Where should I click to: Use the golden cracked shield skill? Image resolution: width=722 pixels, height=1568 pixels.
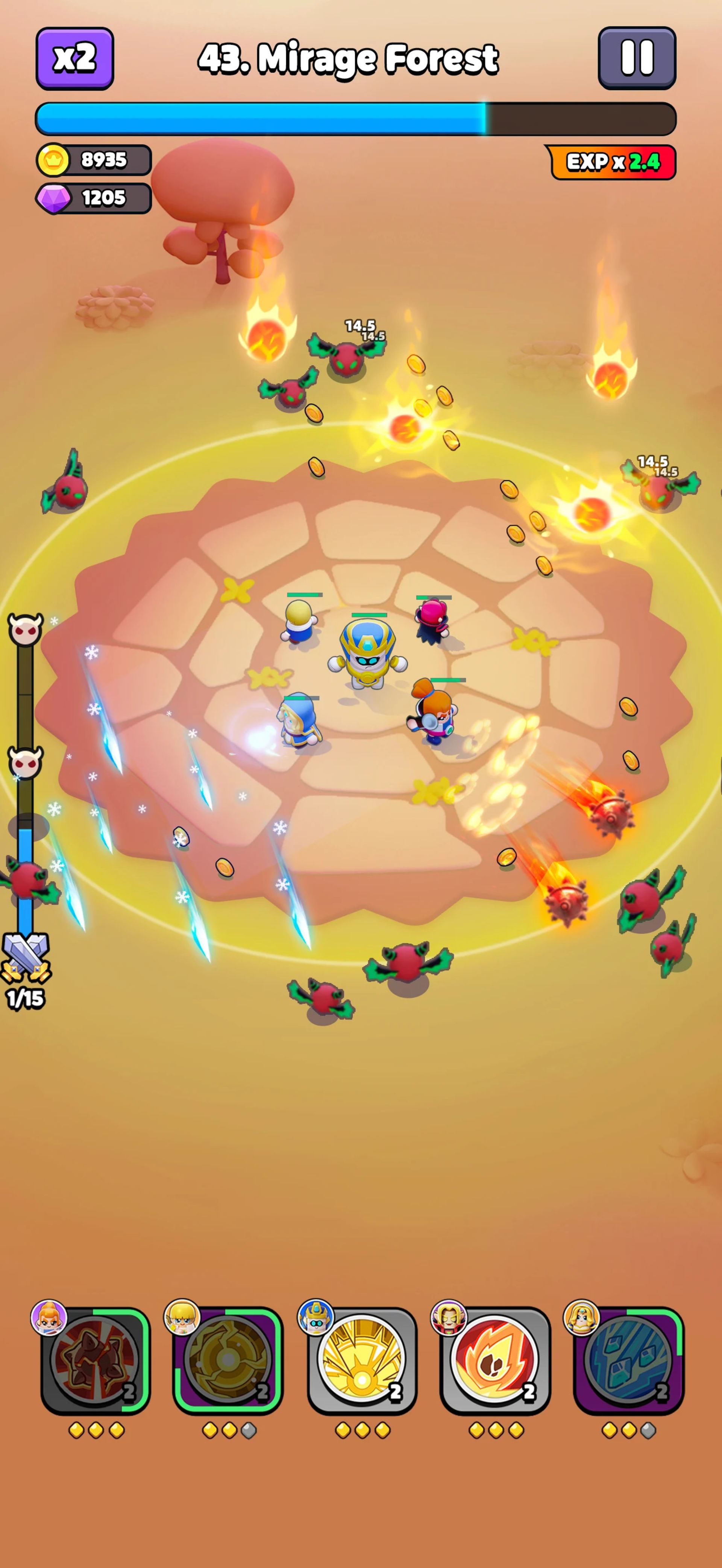pos(228,1360)
